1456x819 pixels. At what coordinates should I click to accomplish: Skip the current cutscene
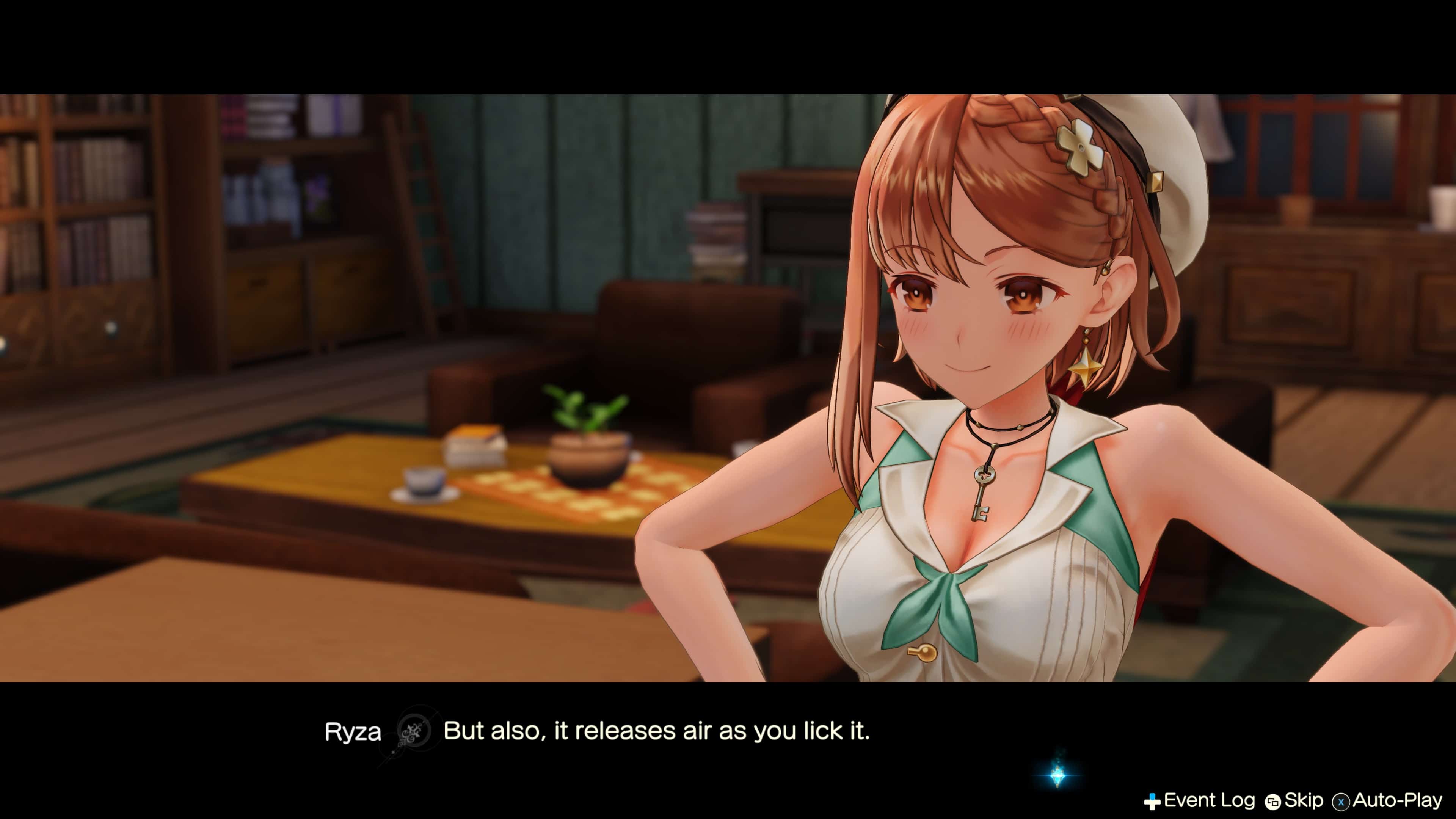coord(1294,800)
